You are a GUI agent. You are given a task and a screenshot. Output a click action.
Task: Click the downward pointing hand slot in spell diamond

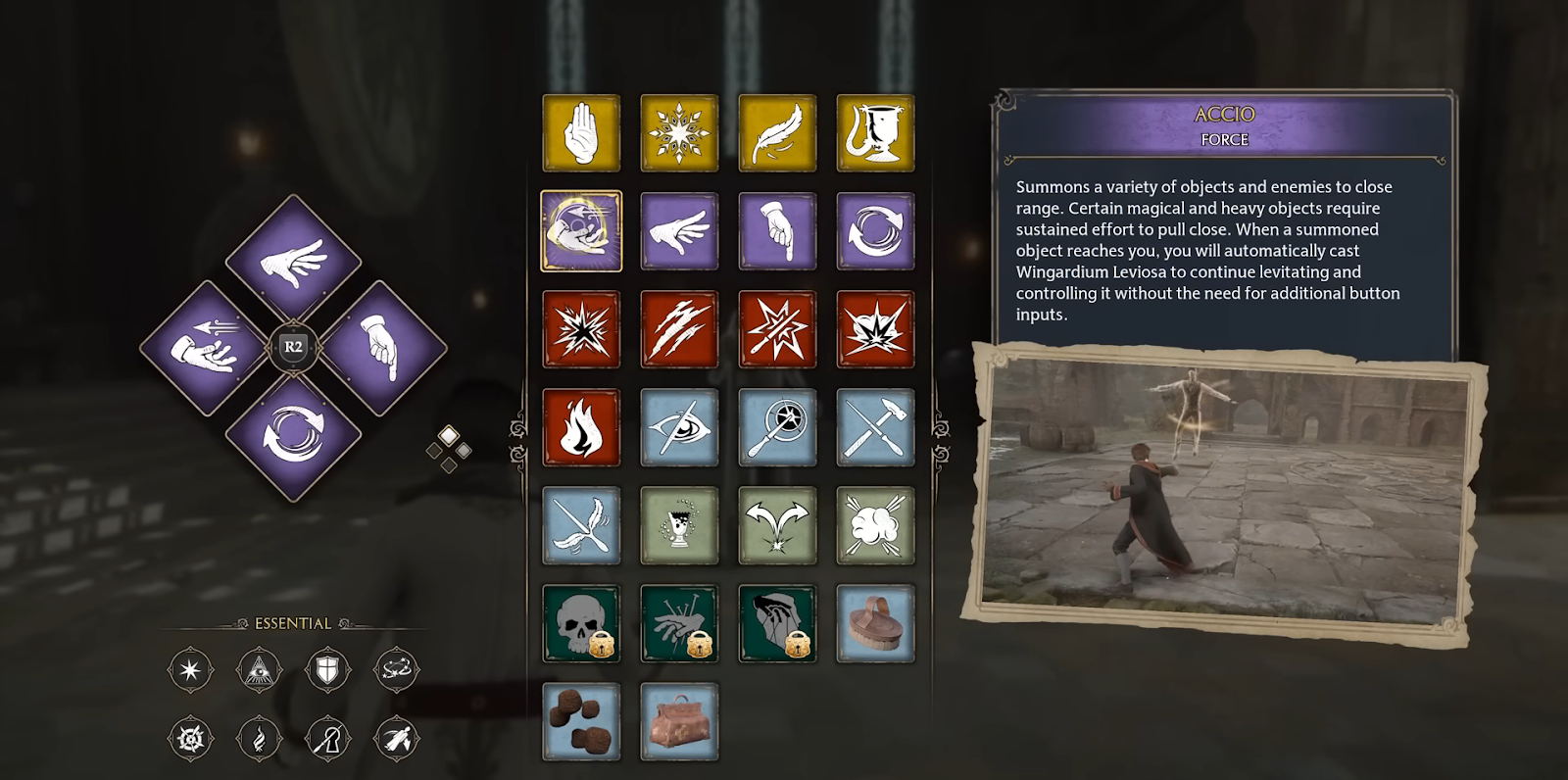click(382, 348)
